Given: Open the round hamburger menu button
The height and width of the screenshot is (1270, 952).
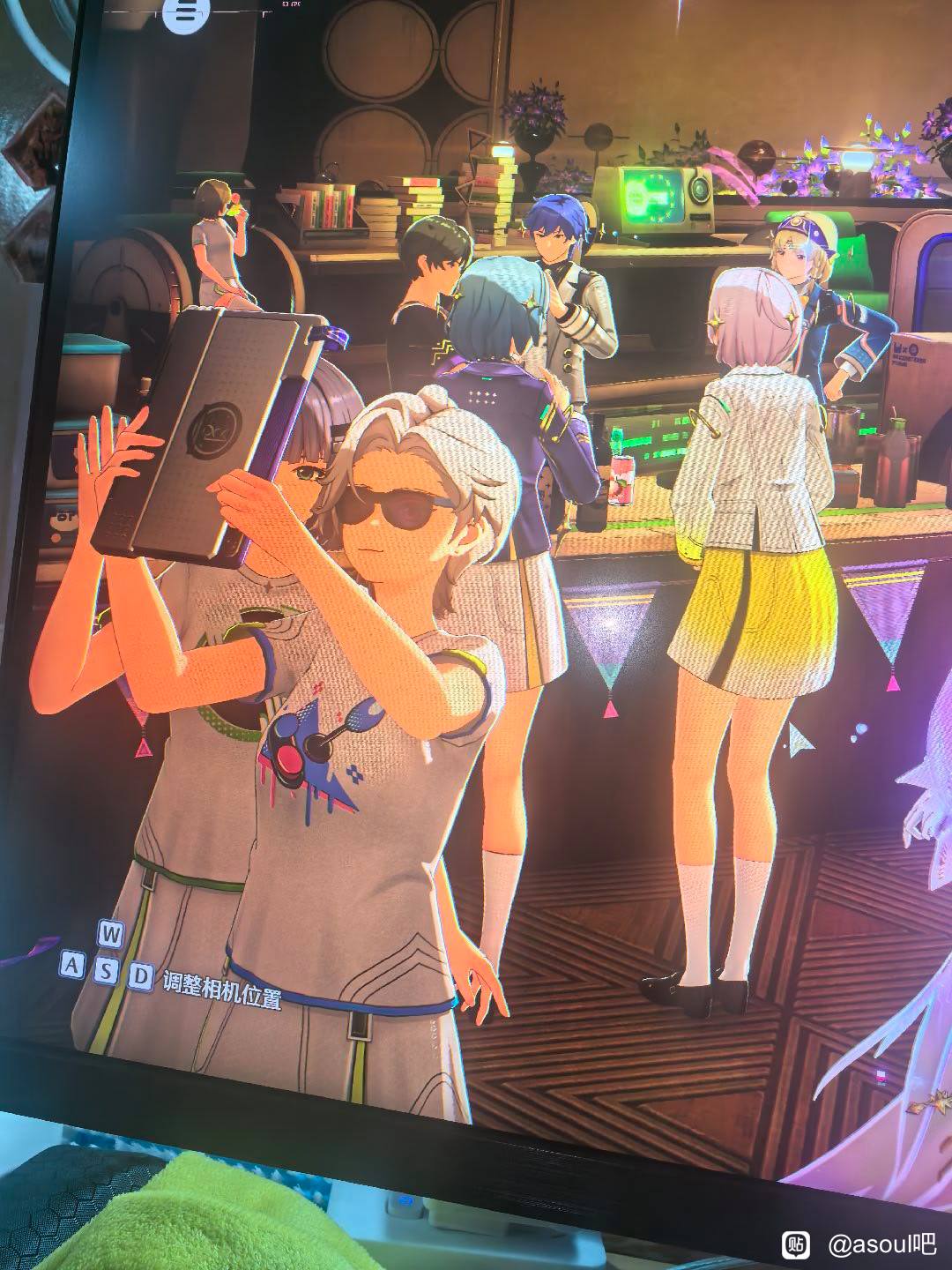Looking at the screenshot, I should 184,13.
